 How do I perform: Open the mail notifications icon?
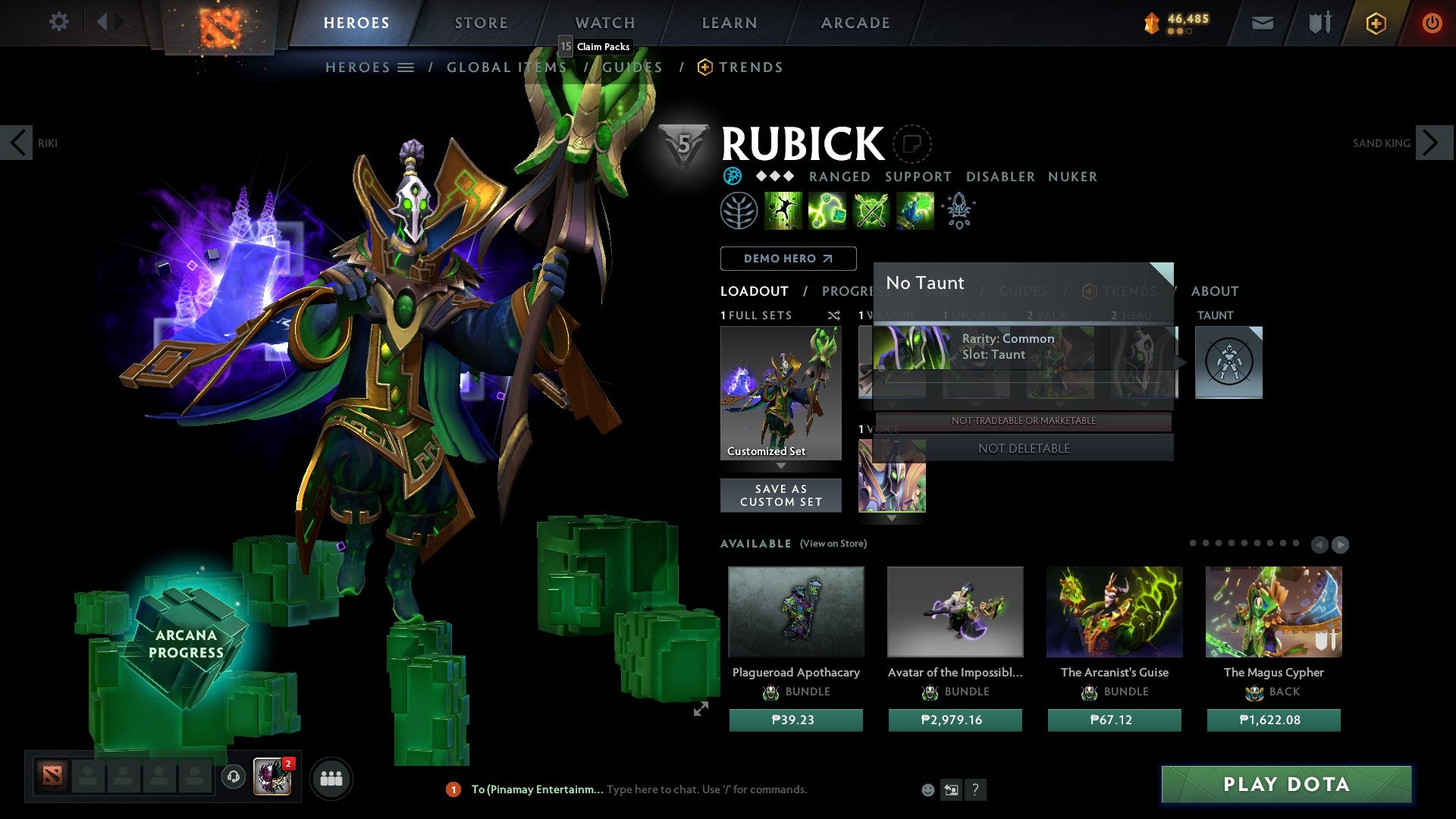coord(1262,23)
